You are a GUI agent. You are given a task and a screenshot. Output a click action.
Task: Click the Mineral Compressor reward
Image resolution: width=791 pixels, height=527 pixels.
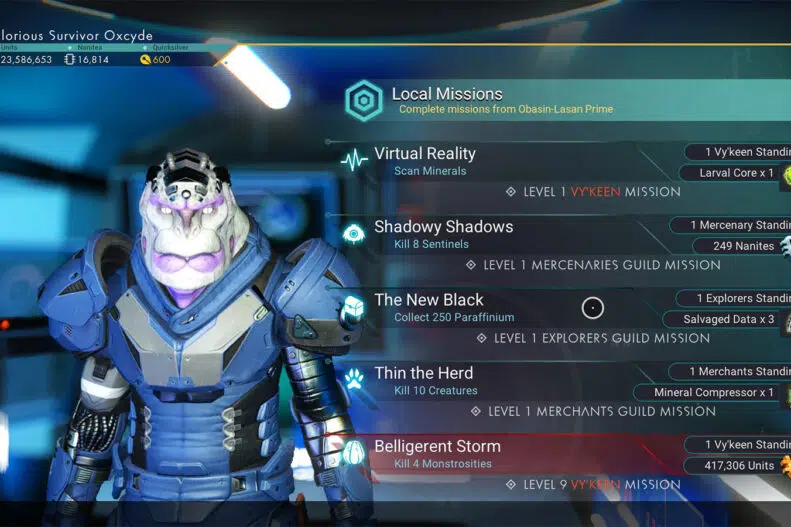(713, 392)
